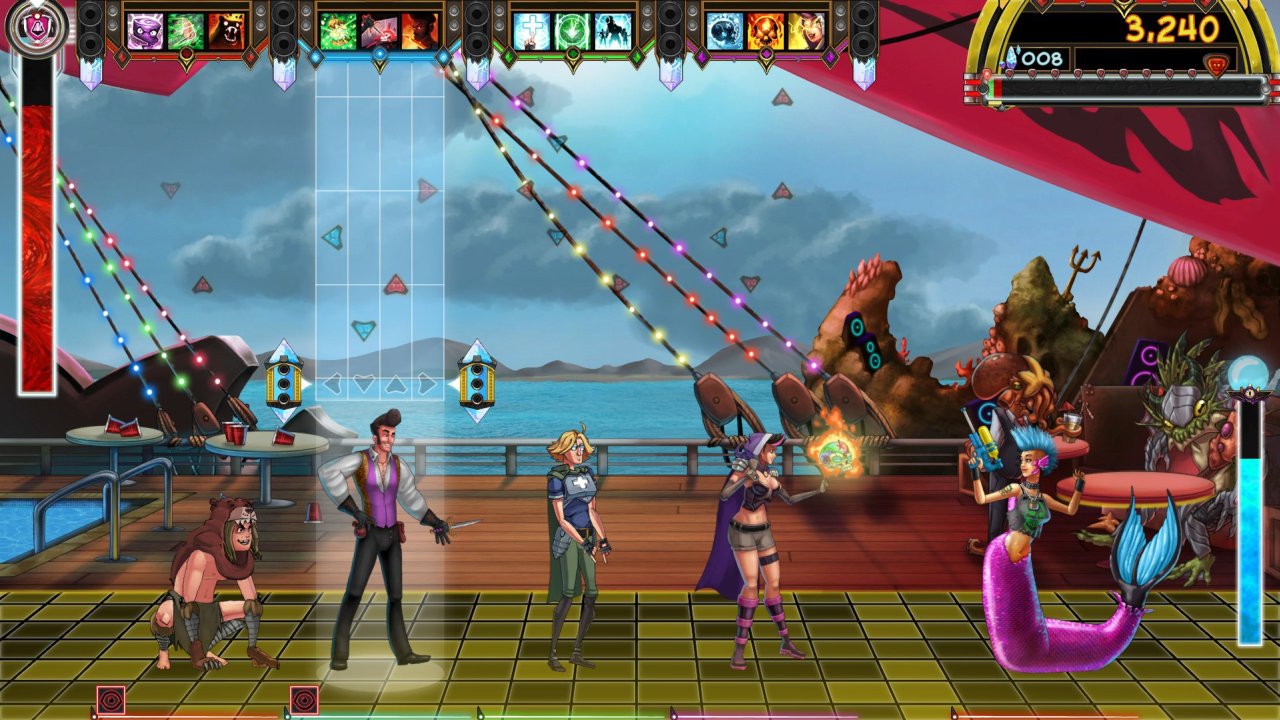The image size is (1280, 720).
Task: Choose the fiery glowing-eyed face ability
Action: 420,31
